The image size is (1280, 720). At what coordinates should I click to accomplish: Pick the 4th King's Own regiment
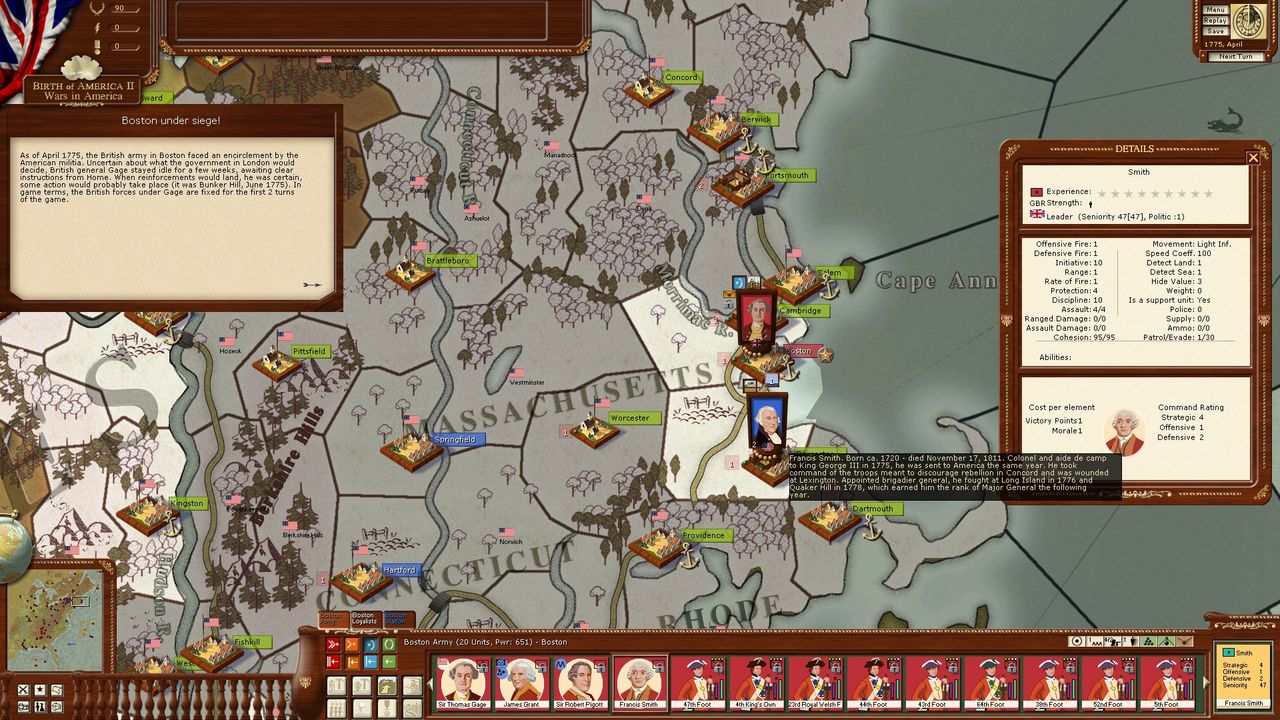[757, 680]
